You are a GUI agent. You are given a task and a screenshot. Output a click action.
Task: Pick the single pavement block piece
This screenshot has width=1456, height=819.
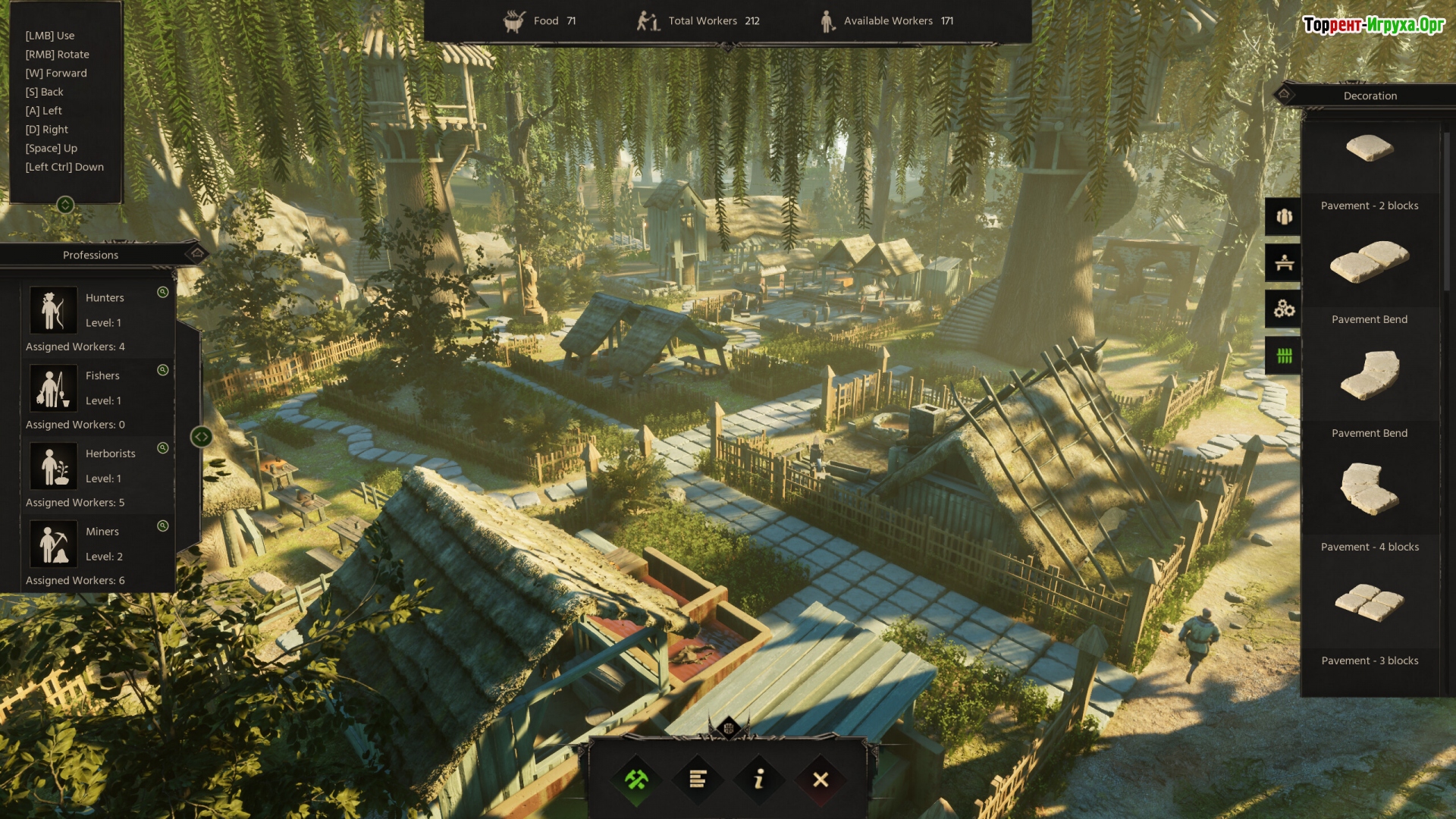1370,148
